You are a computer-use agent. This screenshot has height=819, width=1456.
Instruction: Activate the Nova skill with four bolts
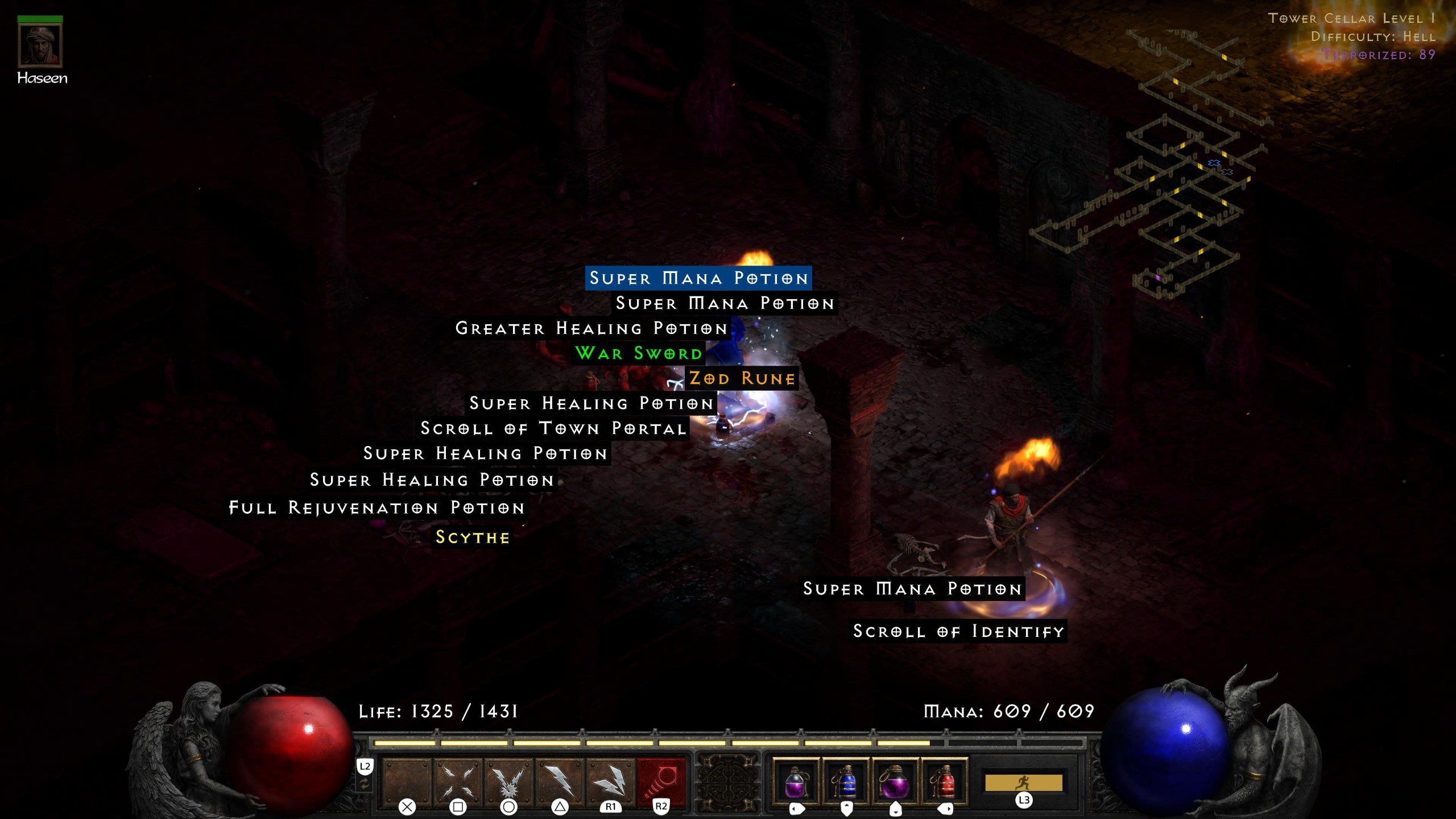point(458,780)
